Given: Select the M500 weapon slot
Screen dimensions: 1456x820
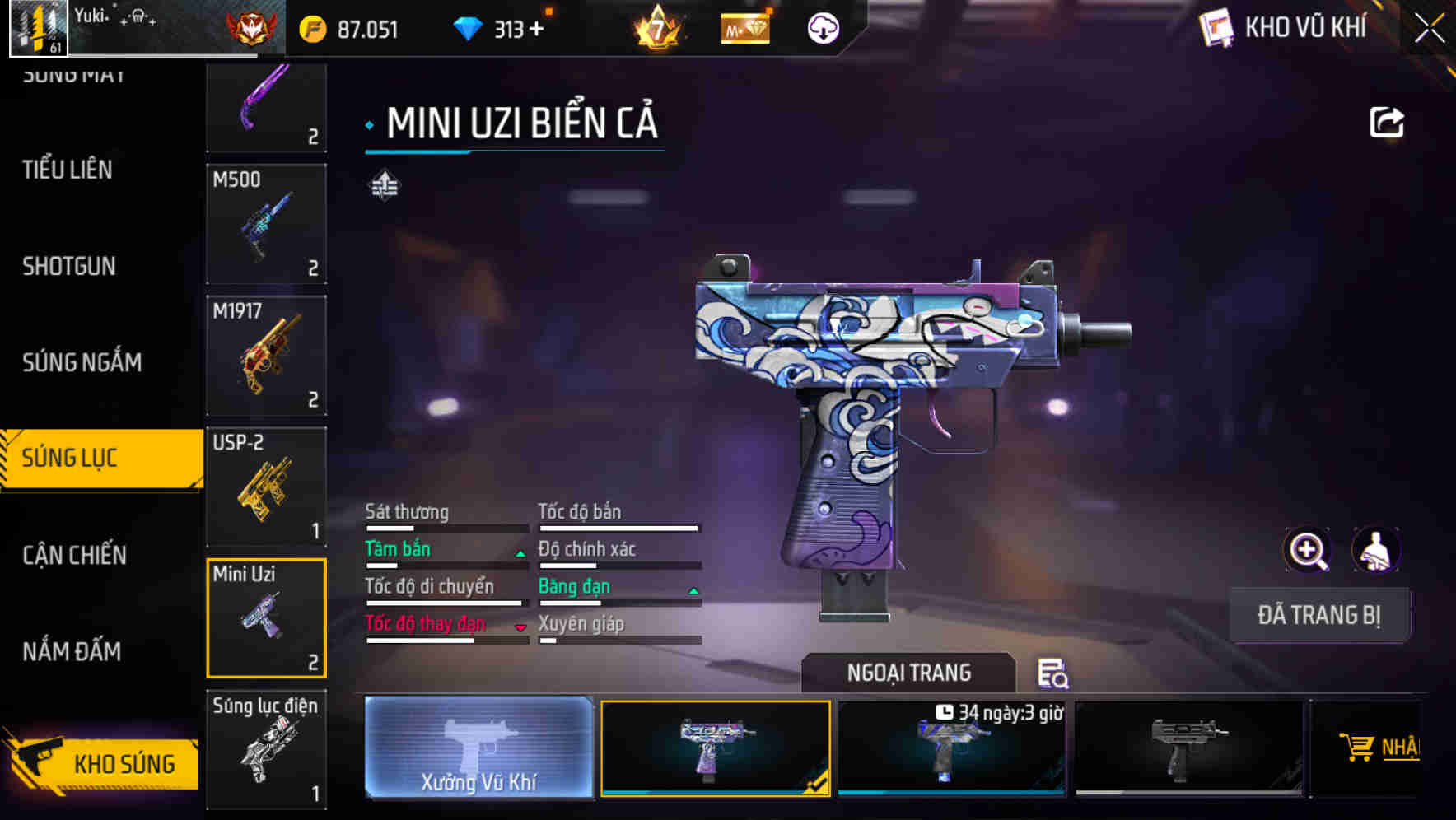Looking at the screenshot, I should point(266,223).
